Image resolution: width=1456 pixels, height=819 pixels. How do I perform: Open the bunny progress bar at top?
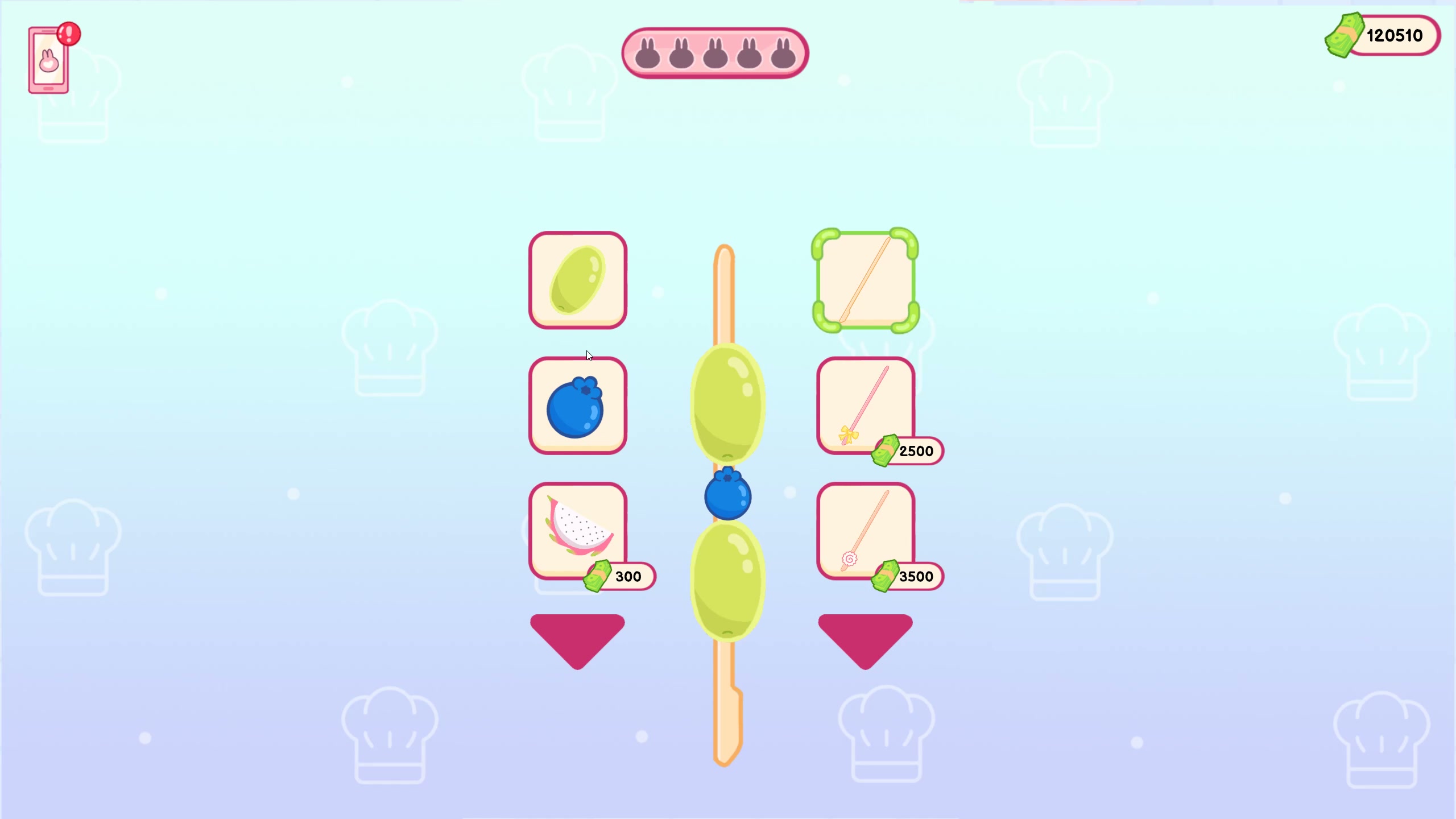[x=715, y=52]
